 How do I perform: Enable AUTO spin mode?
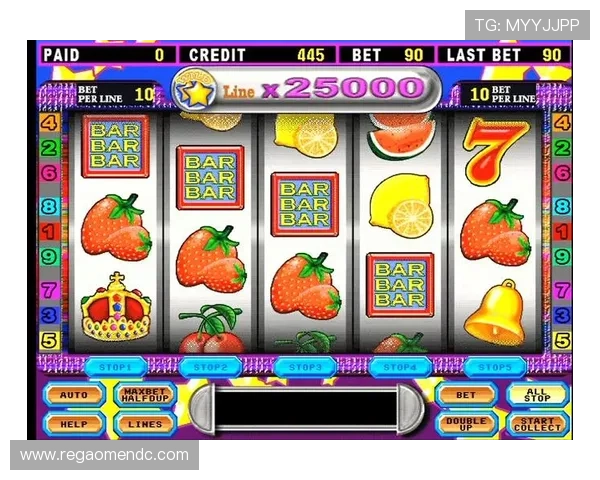tap(74, 395)
